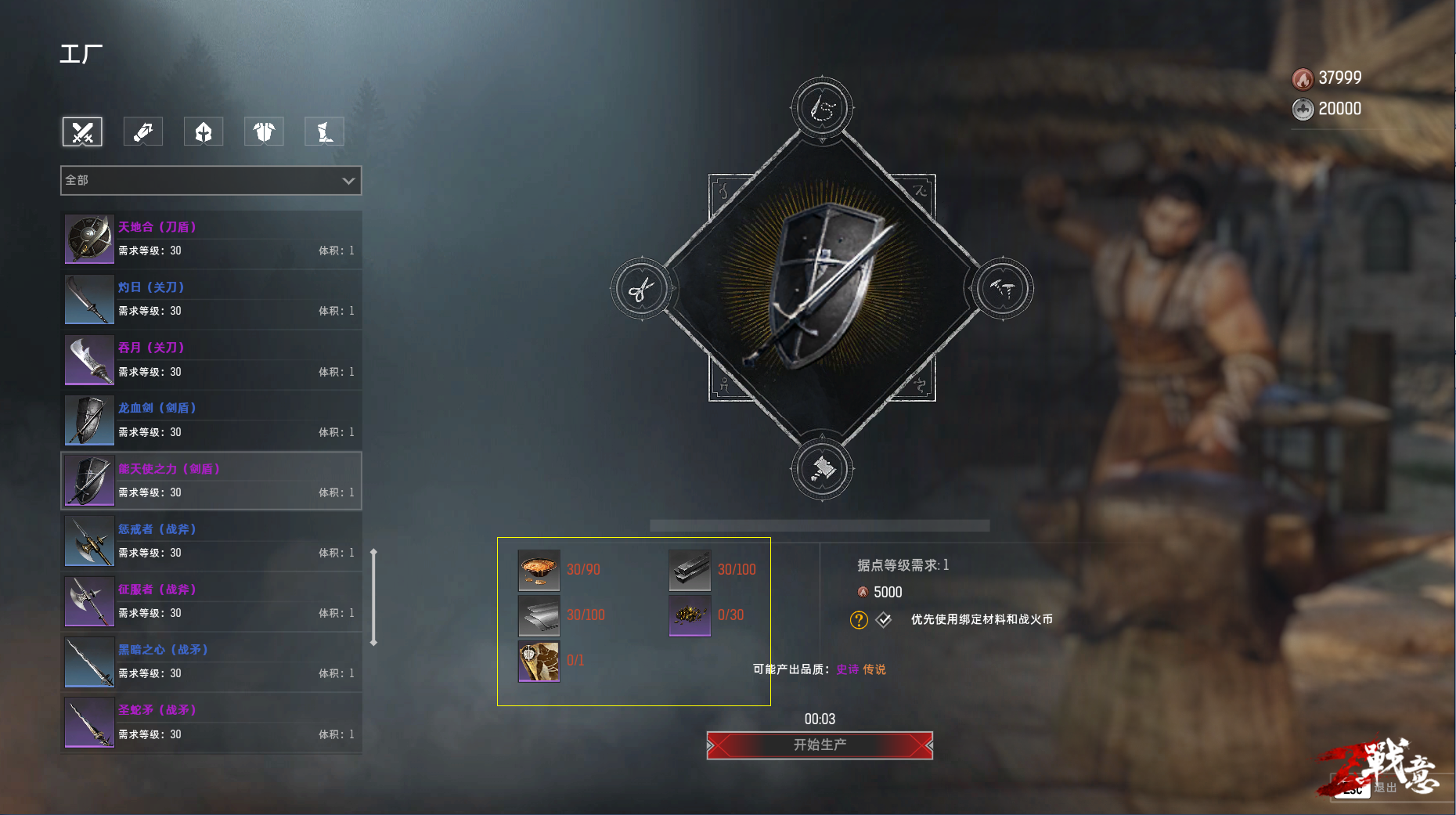This screenshot has height=815, width=1456.
Task: Switch to the boots category tab
Action: (324, 132)
